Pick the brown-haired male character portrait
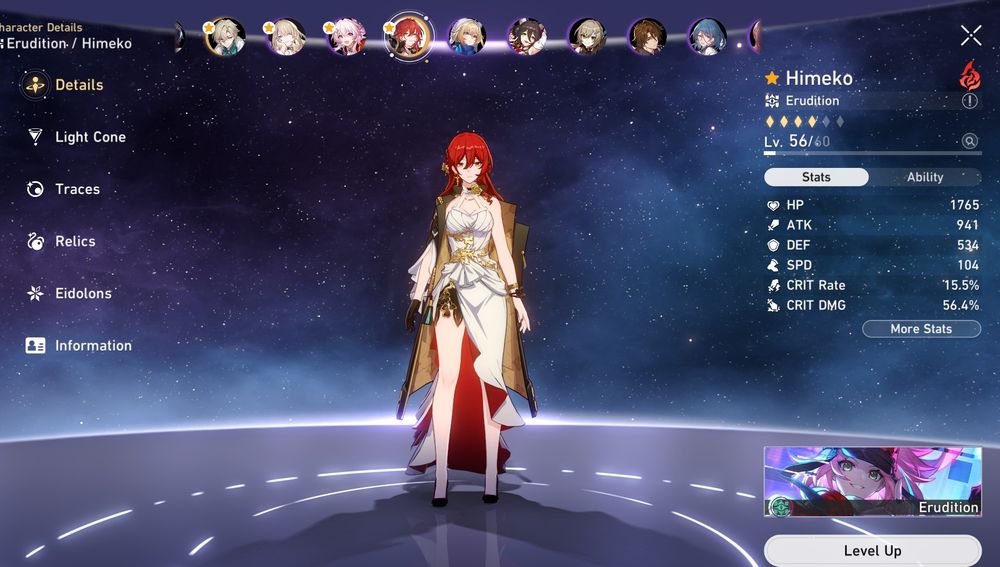The height and width of the screenshot is (567, 1000). [648, 37]
